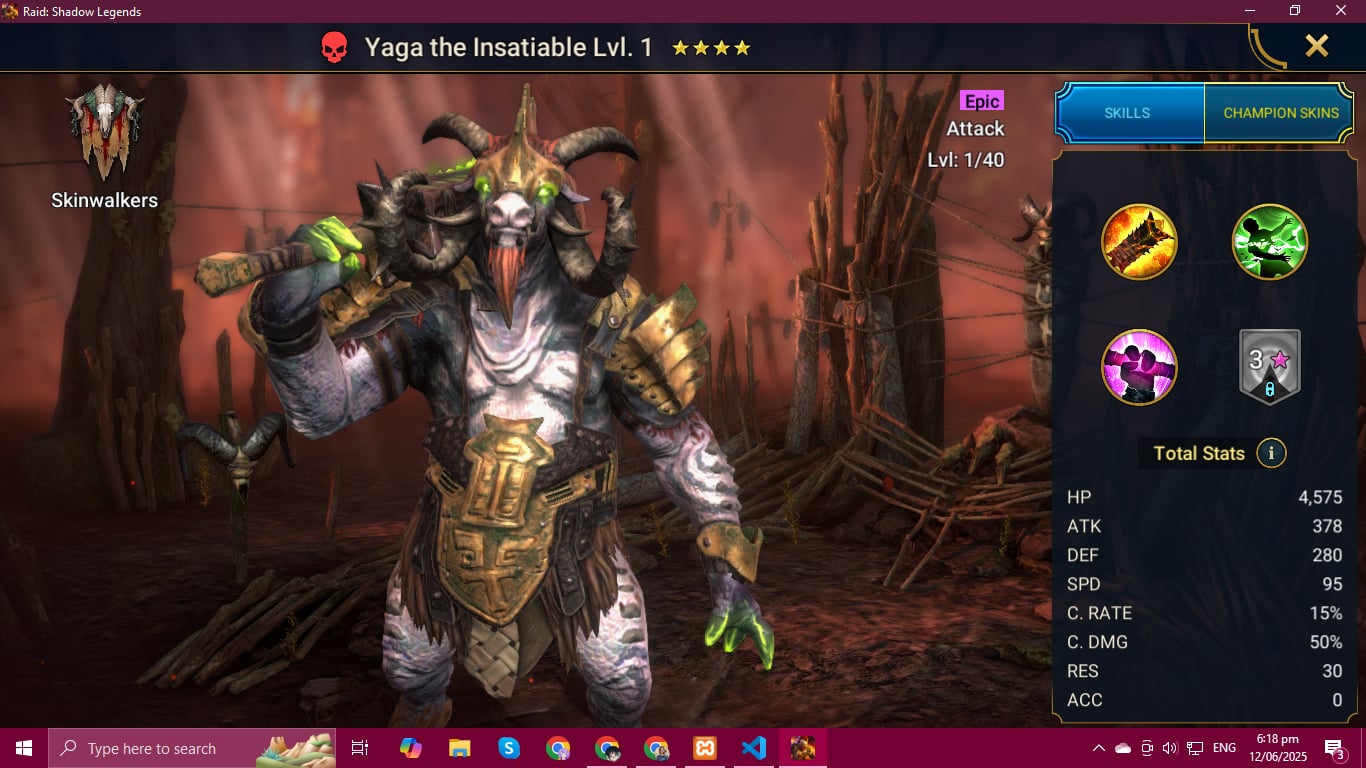Select the spiked club skill icon
This screenshot has height=768, width=1366.
(1139, 242)
